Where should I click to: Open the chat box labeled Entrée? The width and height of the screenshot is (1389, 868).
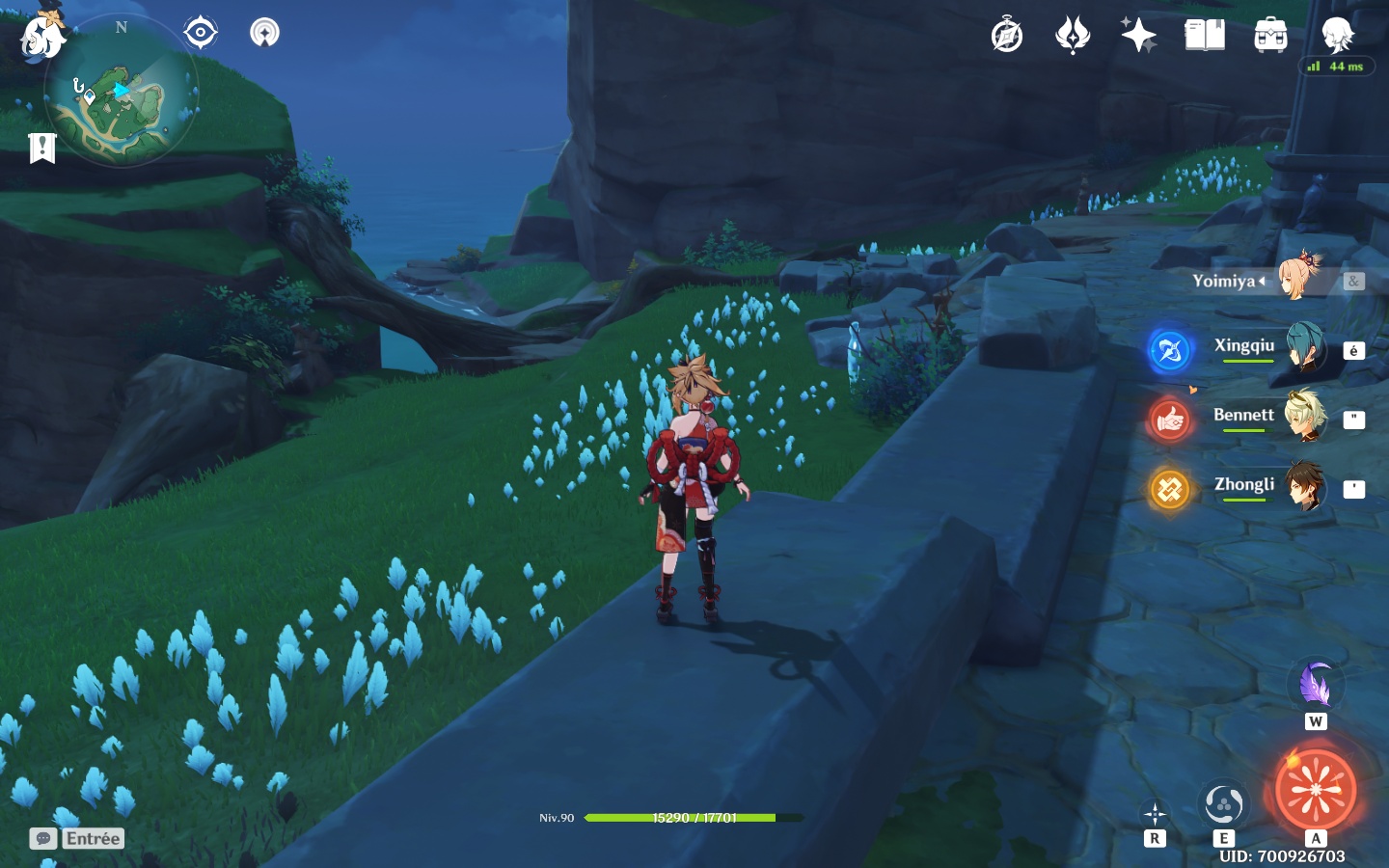(x=77, y=838)
